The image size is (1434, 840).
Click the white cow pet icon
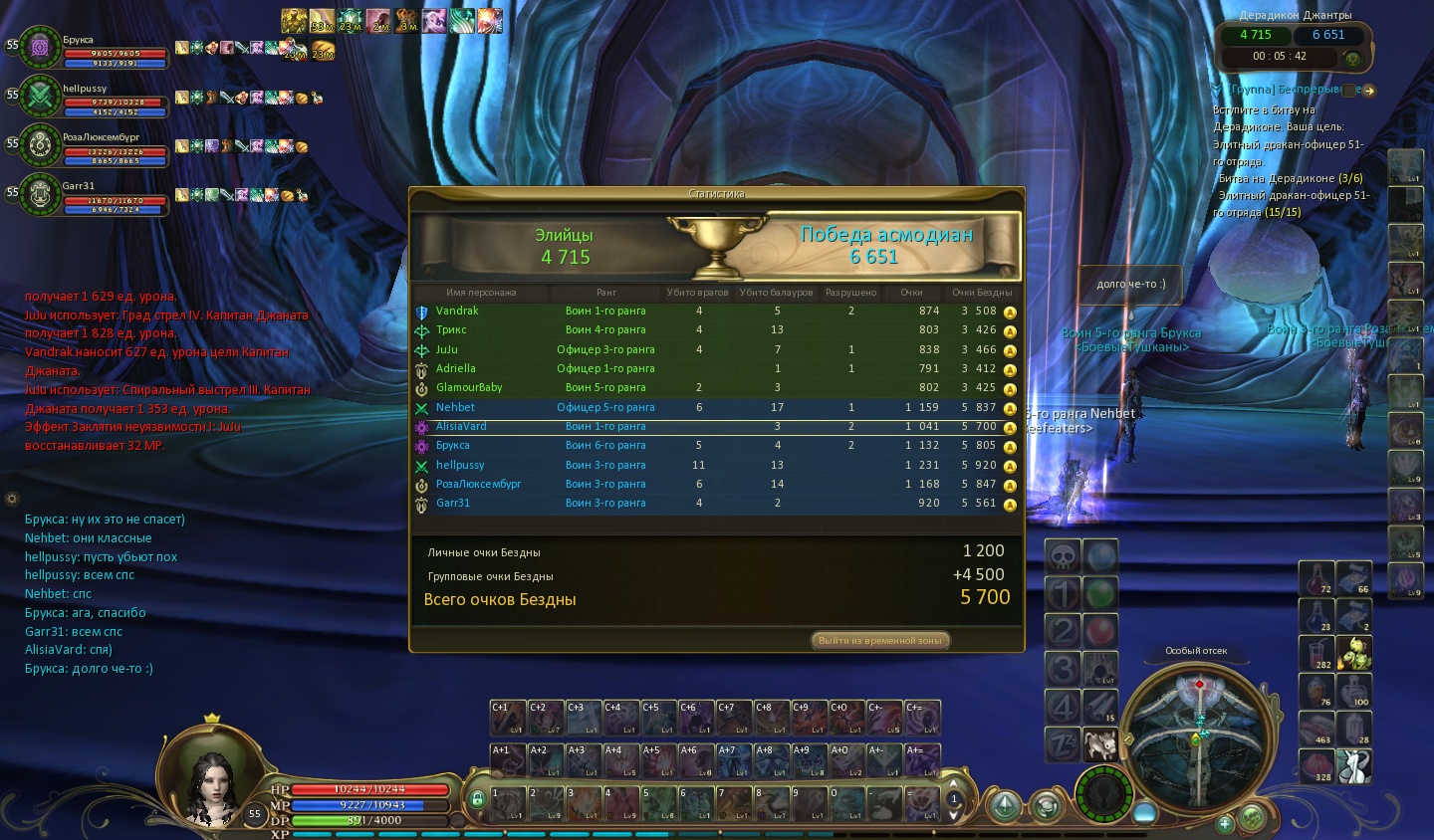coord(1100,743)
